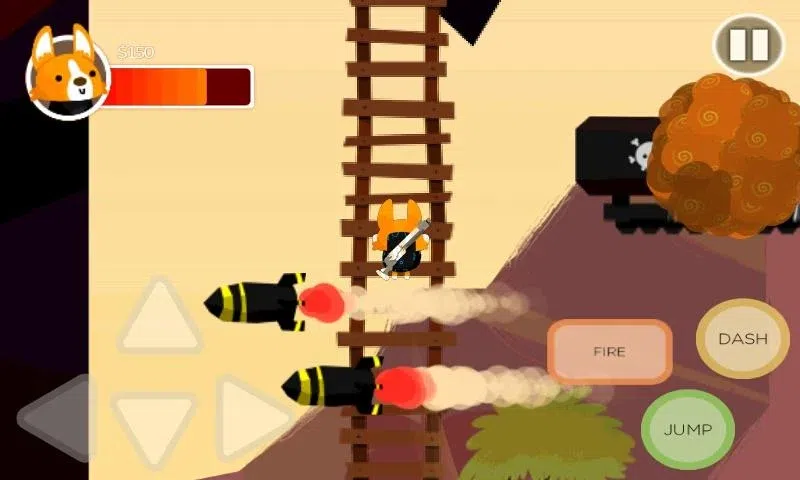Move right with the right arrow
Viewport: 800px width, 480px height.
[x=248, y=418]
